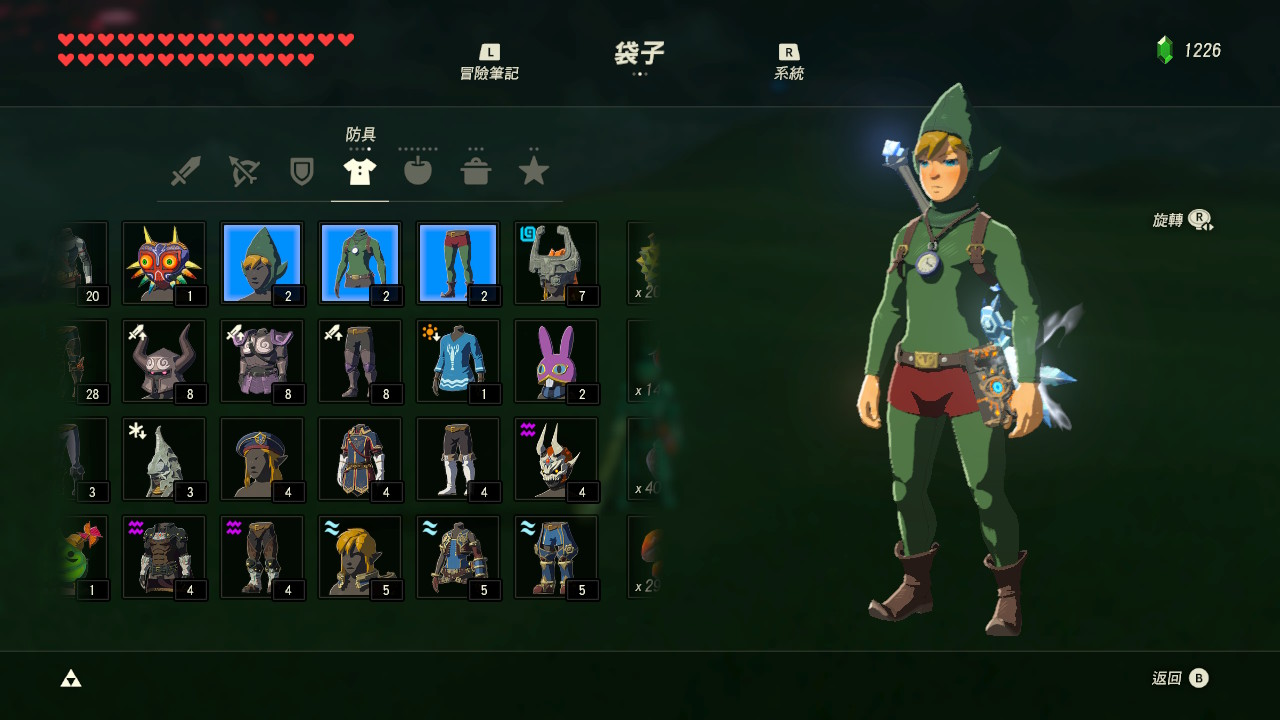Unequip the highlighted Tingle's Hood

pos(261,262)
